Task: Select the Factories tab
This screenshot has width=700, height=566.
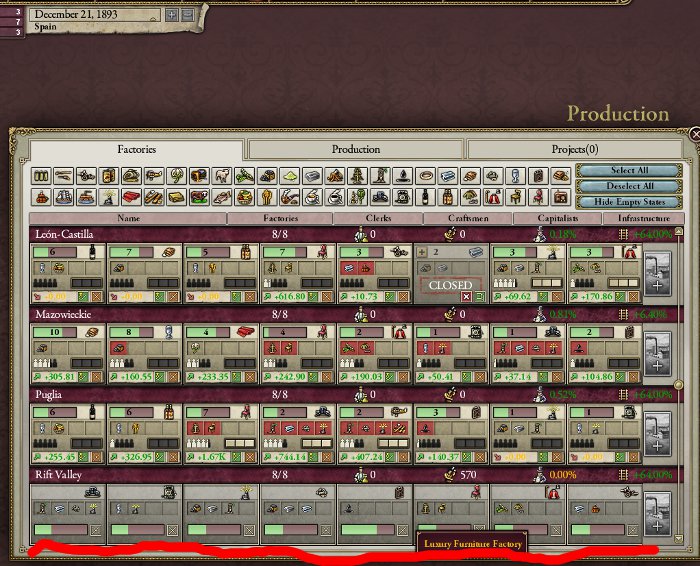Action: 137,149
